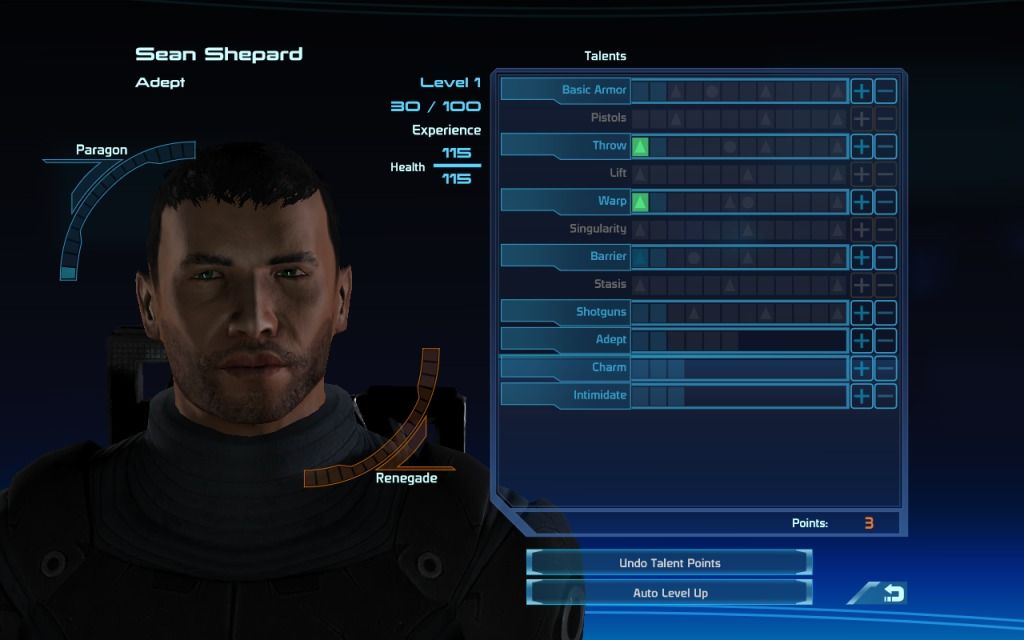Add a talent point to Warp

(x=861, y=202)
